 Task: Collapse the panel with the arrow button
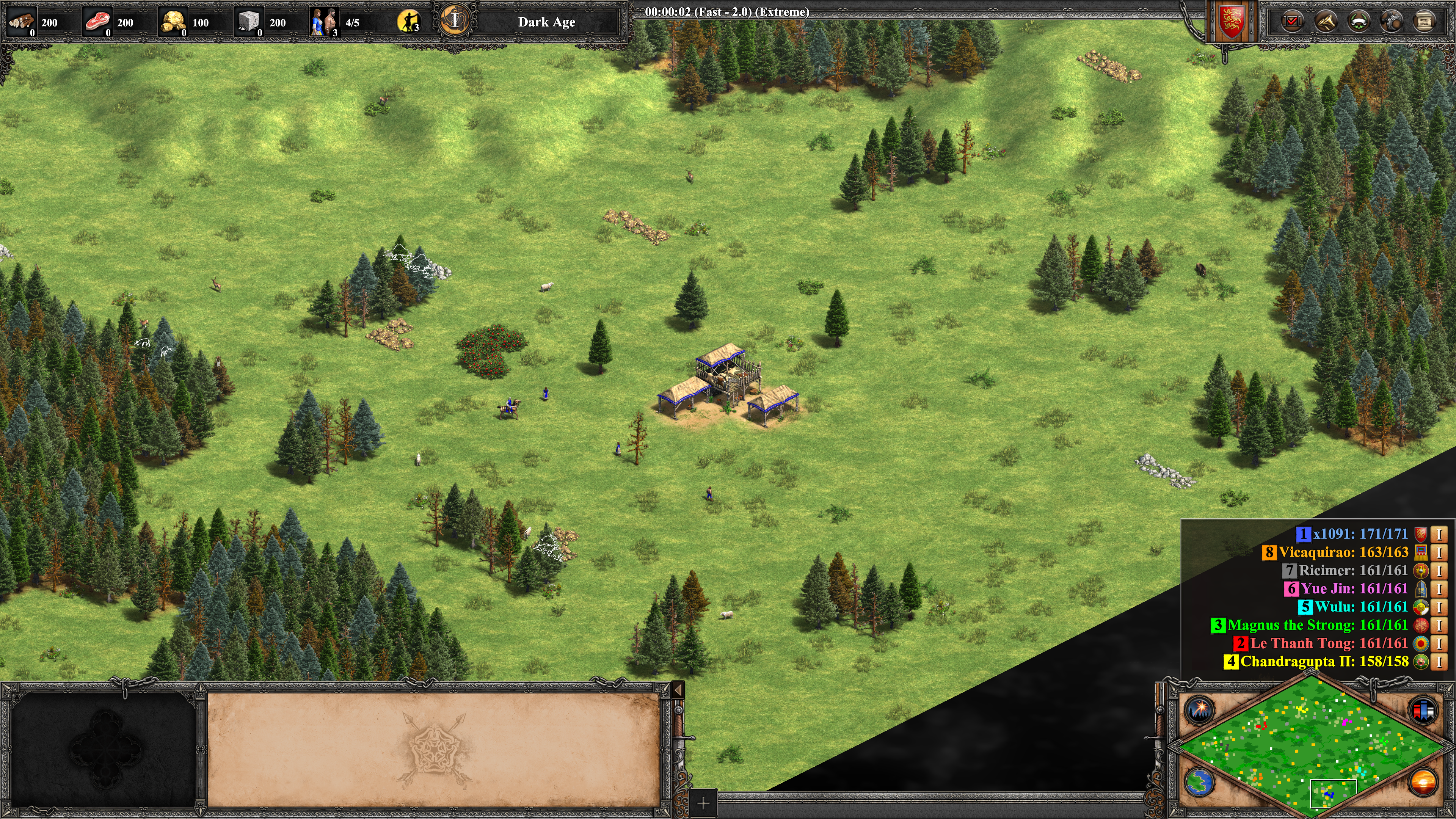[678, 690]
